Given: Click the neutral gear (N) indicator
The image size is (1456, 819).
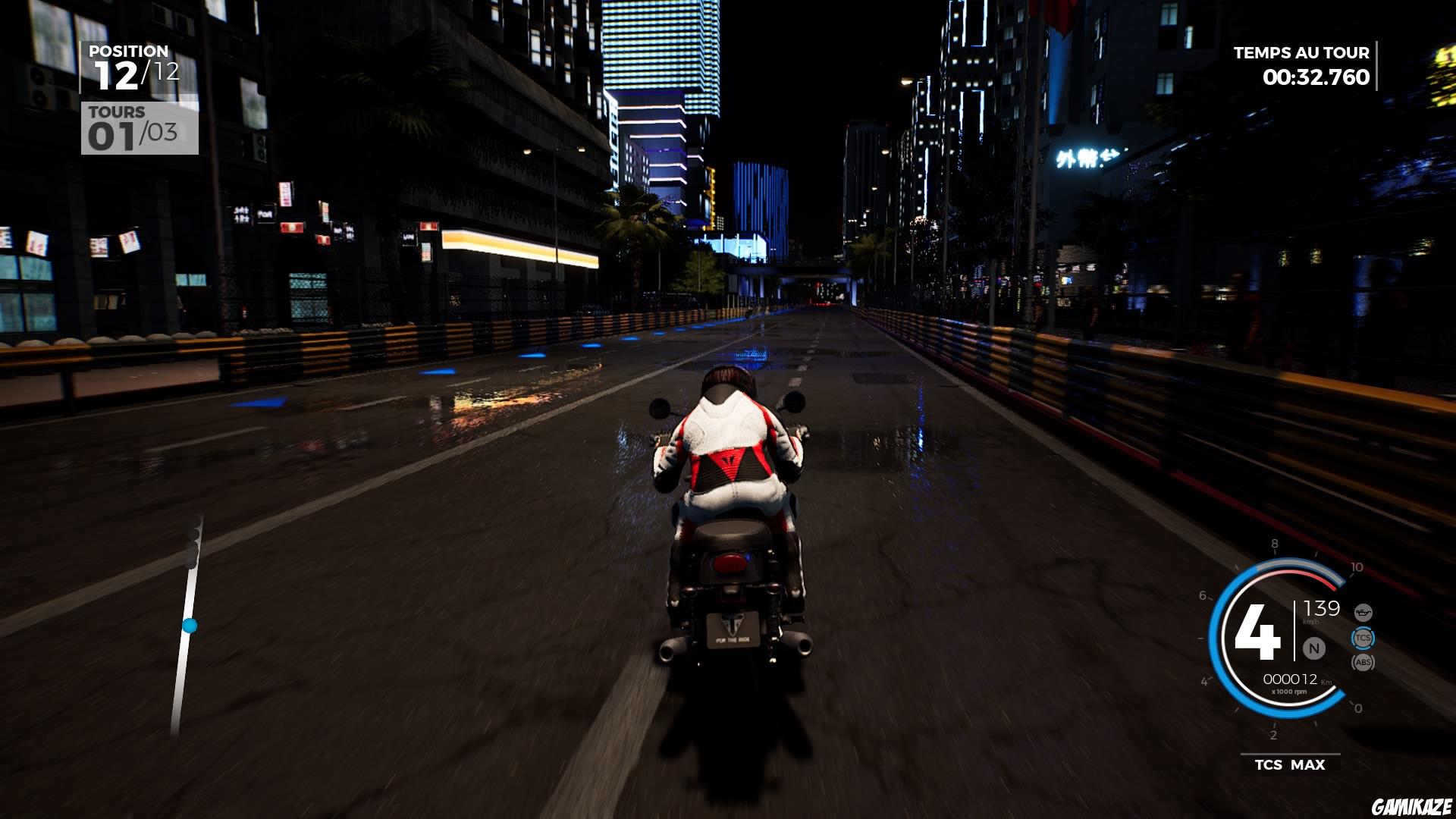Looking at the screenshot, I should 1314,648.
